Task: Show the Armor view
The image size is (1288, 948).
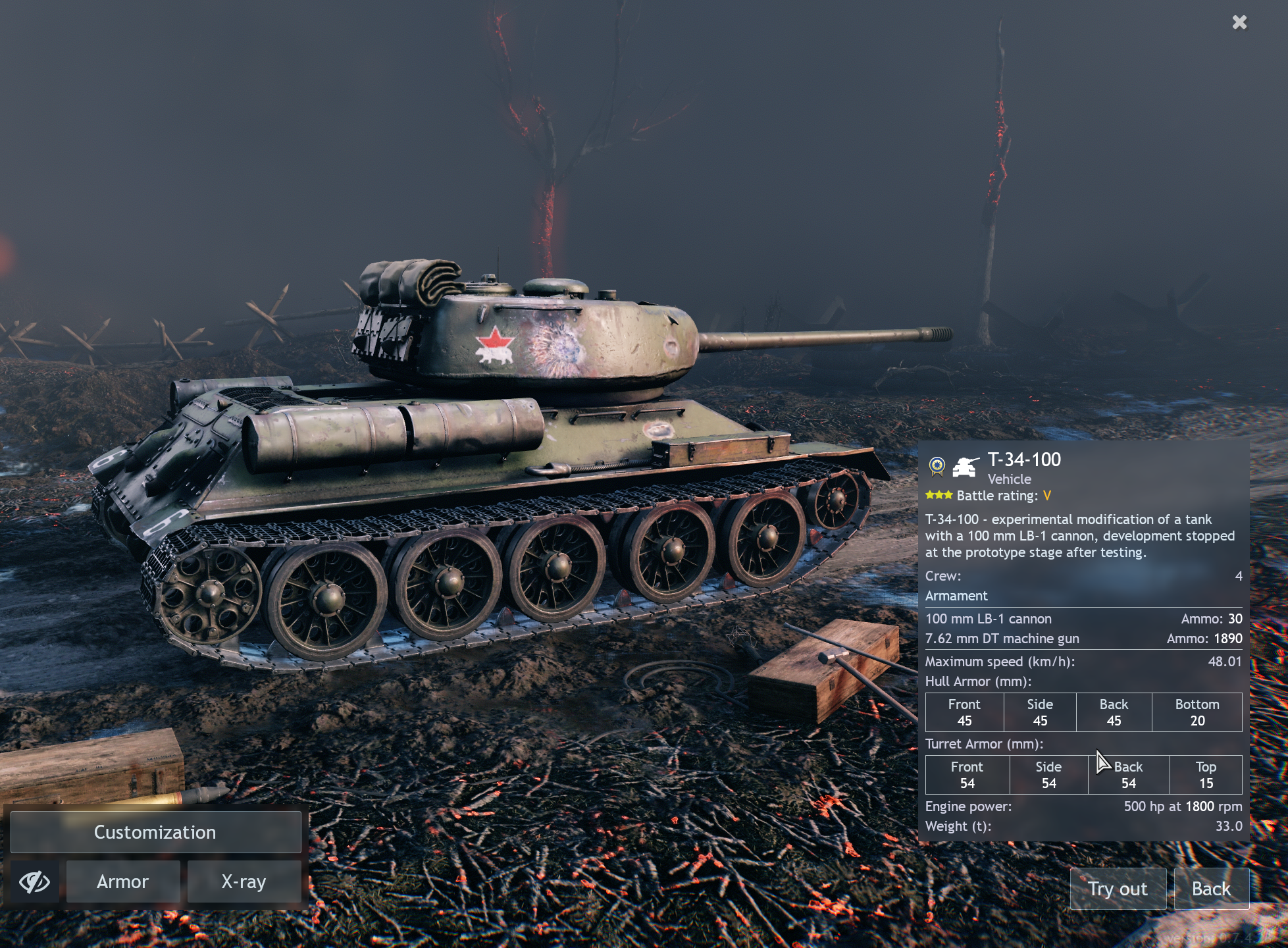Action: click(x=123, y=882)
